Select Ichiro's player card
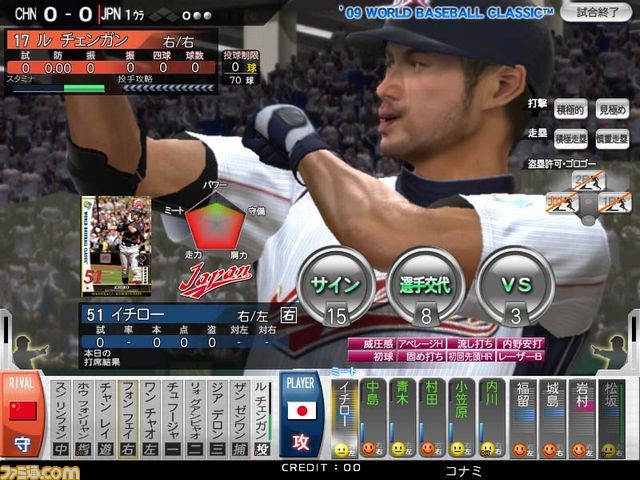 pyautogui.click(x=116, y=245)
